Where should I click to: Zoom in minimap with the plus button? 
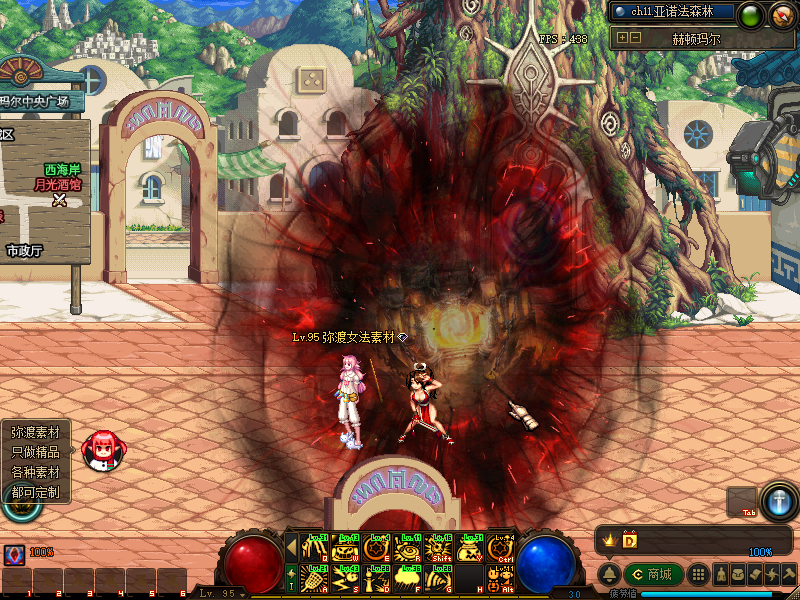click(x=622, y=38)
